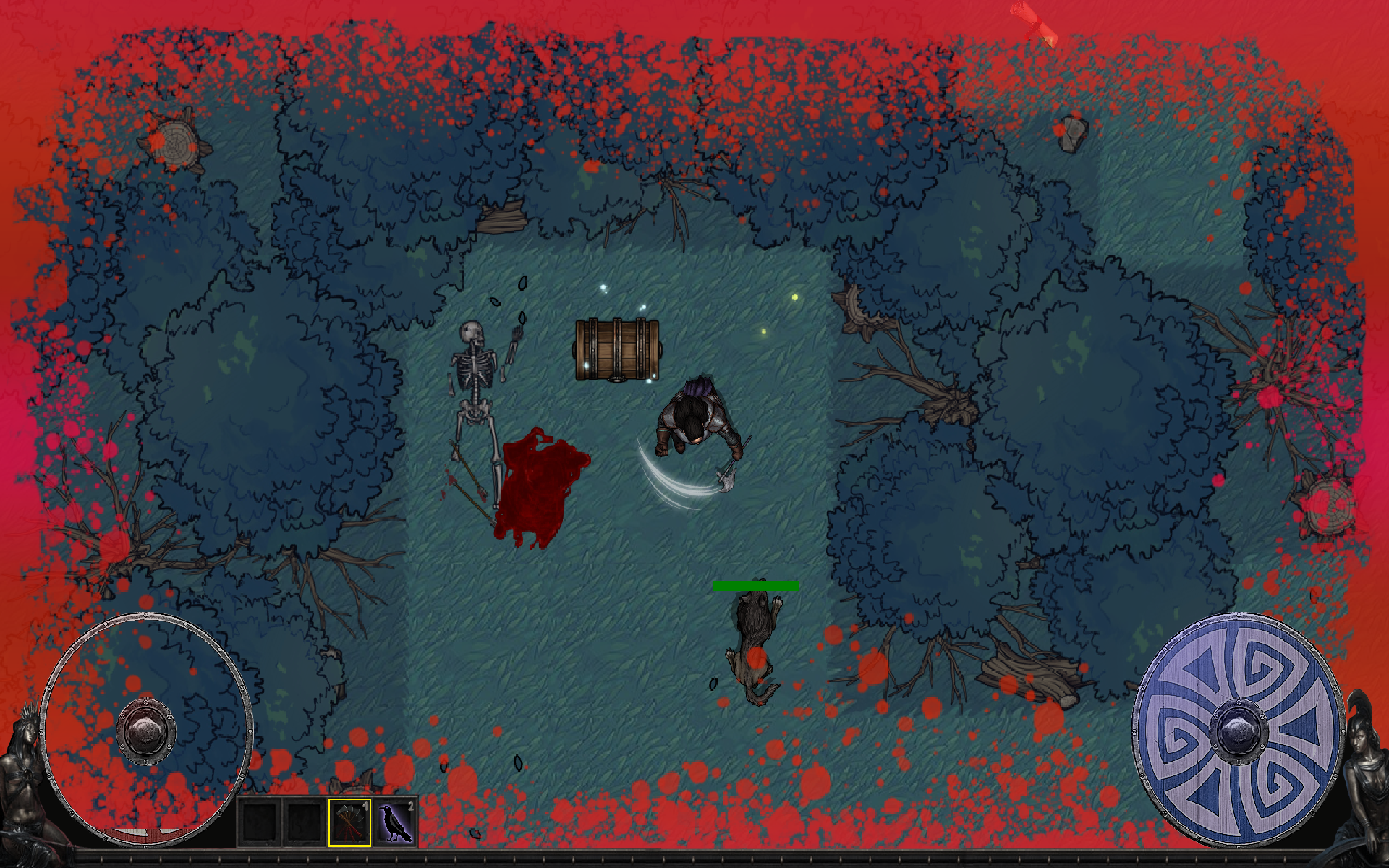Activate the raven ability in slot 2
The width and height of the screenshot is (1389, 868).
(395, 822)
